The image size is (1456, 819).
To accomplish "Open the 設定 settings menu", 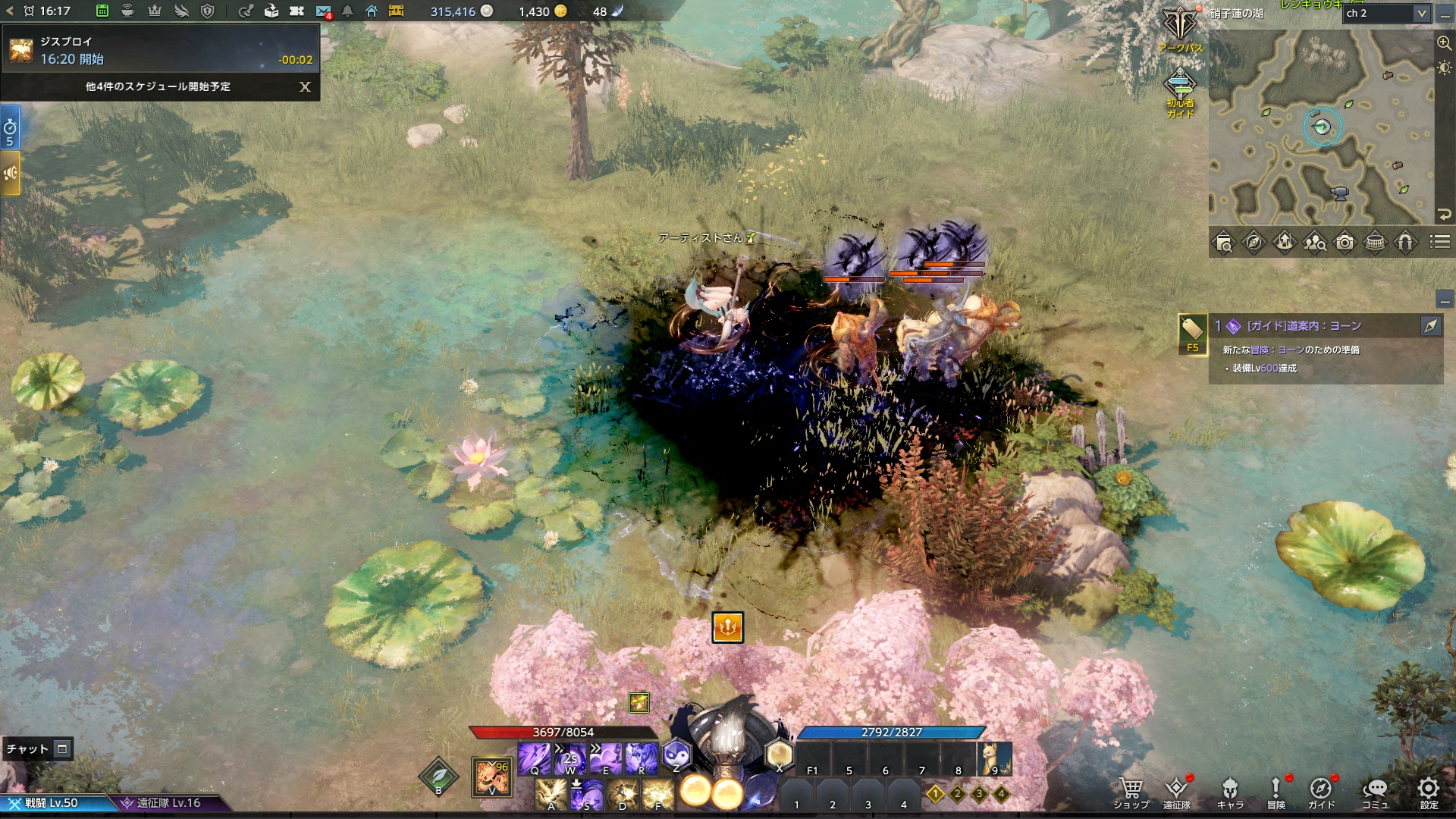I will tap(1429, 792).
